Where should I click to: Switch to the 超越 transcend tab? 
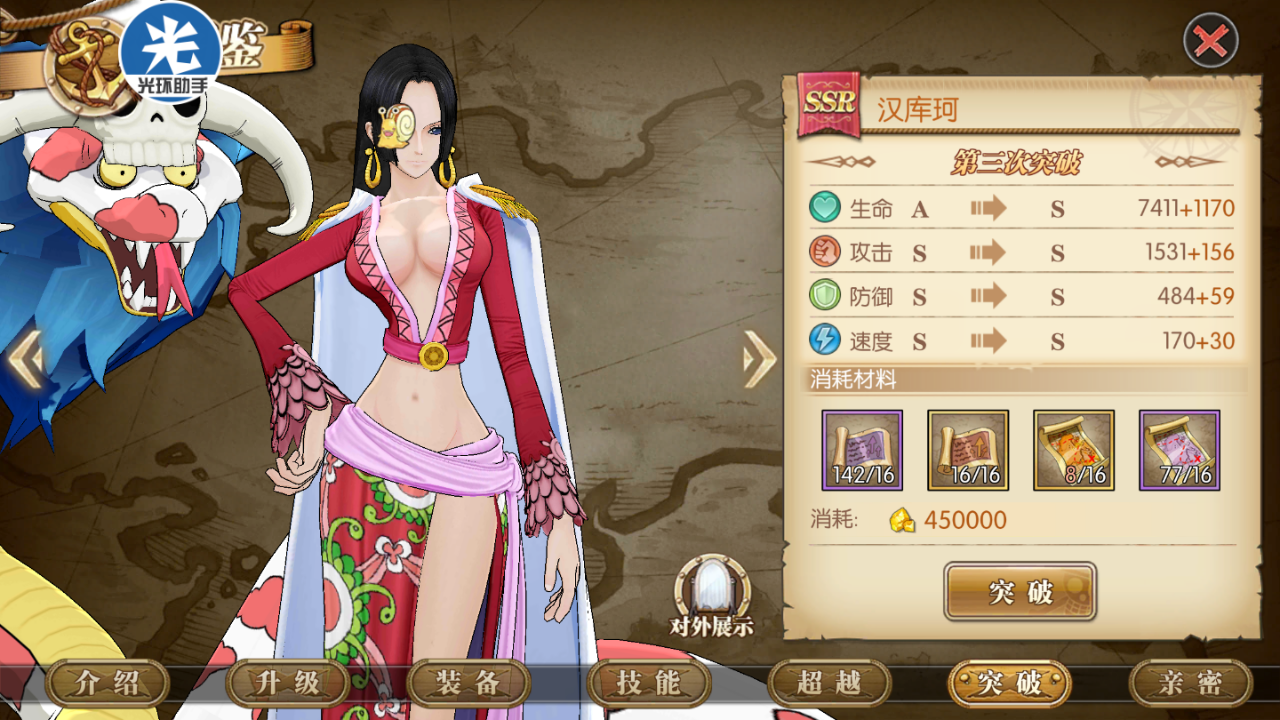(829, 684)
